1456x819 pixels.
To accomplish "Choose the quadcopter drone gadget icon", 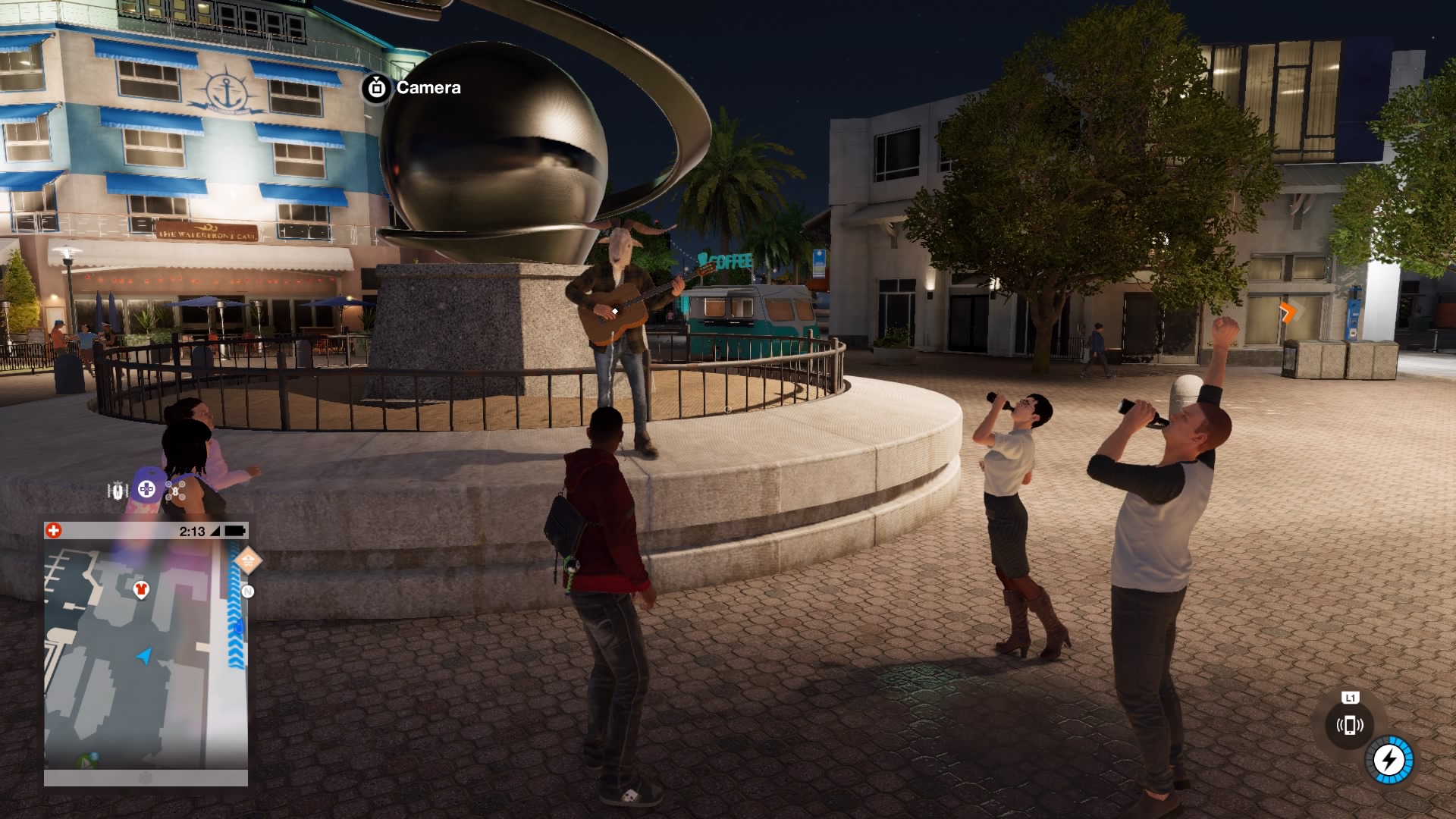I will pos(177,490).
